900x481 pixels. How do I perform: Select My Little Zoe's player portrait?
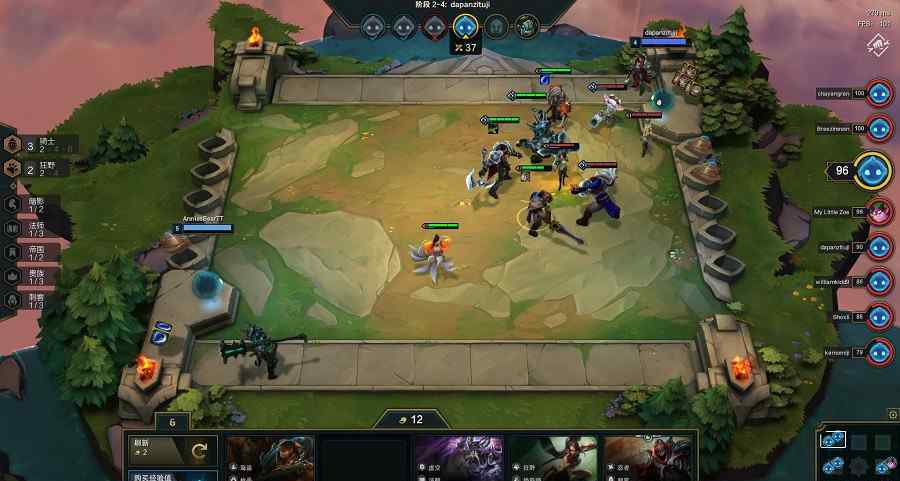click(x=879, y=212)
